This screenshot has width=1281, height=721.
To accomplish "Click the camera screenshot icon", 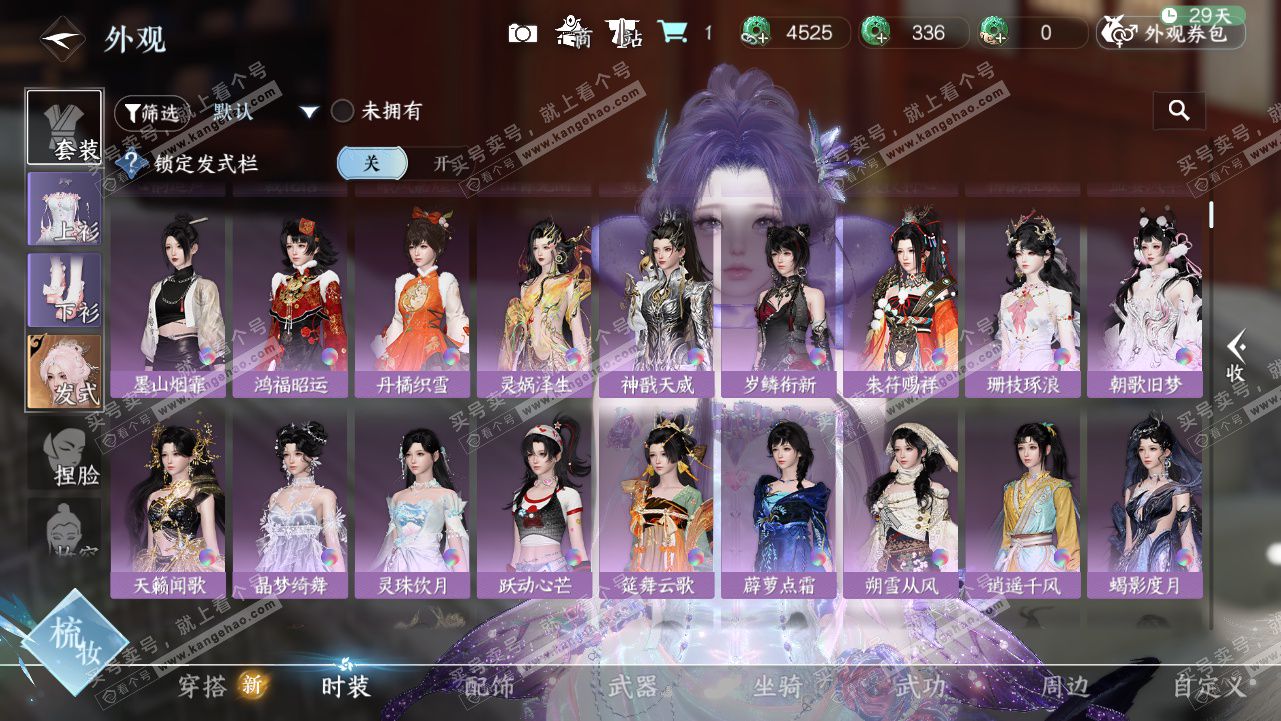I will (522, 33).
